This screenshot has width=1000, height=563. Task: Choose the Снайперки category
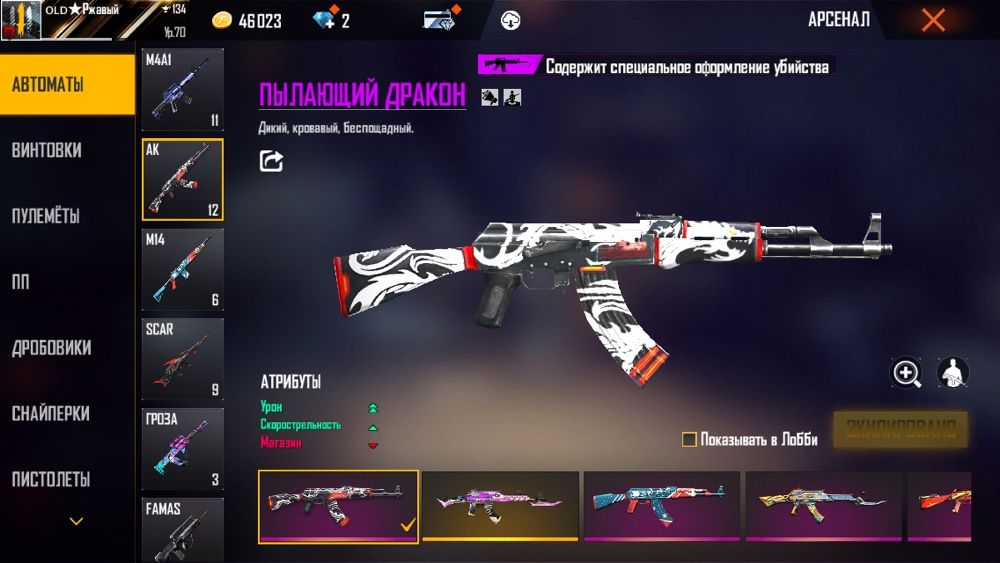[x=51, y=414]
